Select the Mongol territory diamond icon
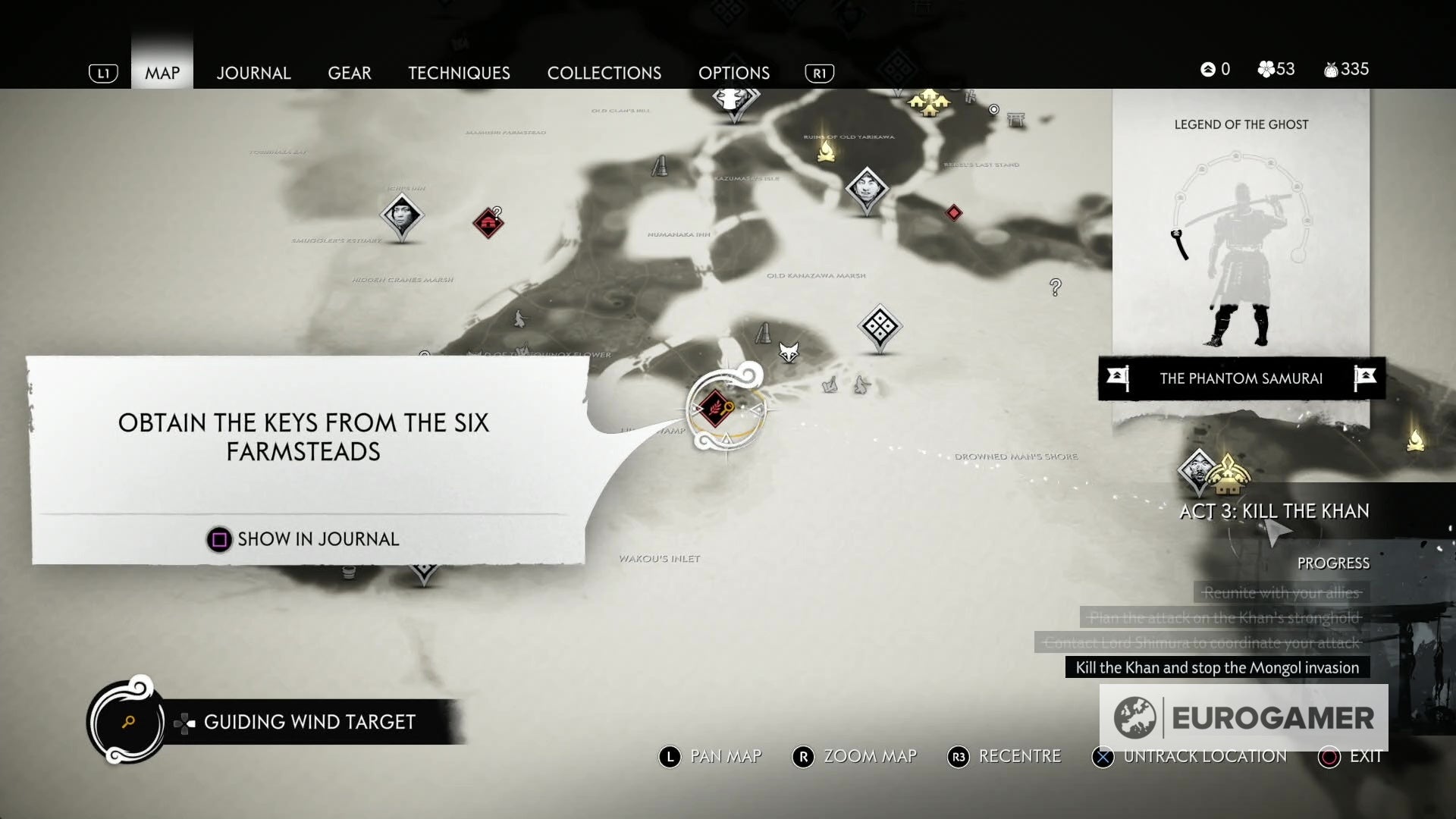The height and width of the screenshot is (819, 1456). (878, 326)
